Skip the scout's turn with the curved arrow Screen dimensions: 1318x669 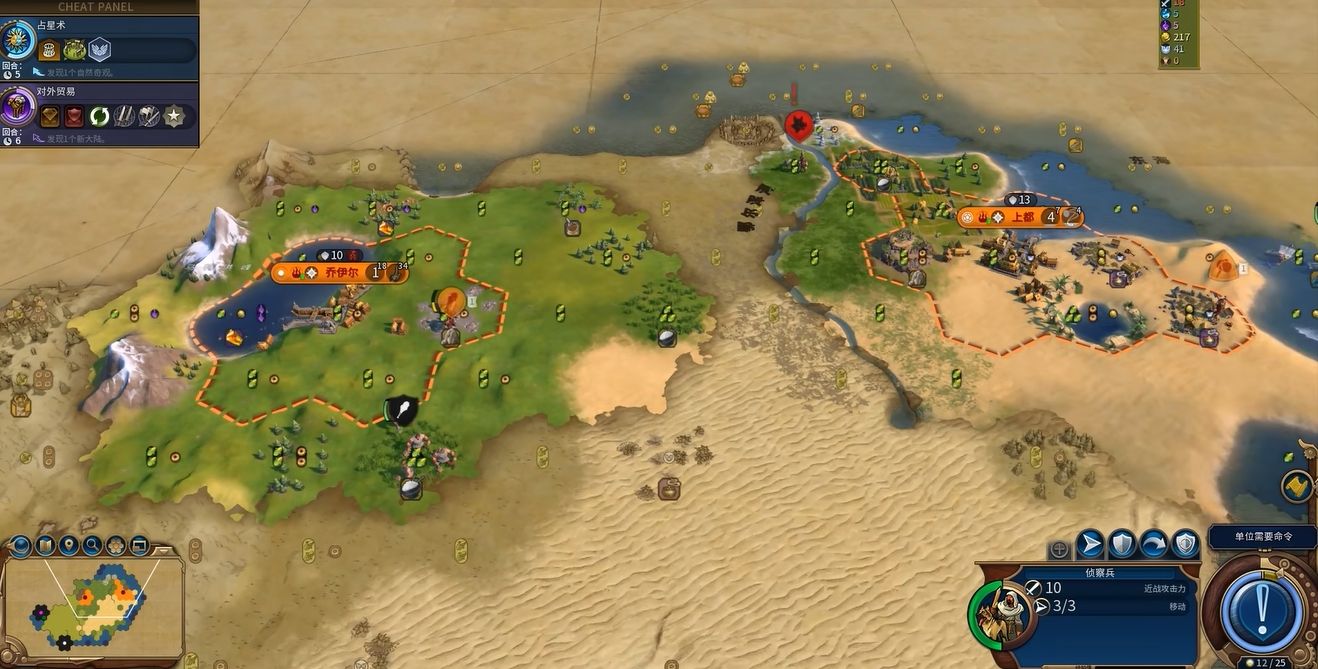(x=1154, y=544)
